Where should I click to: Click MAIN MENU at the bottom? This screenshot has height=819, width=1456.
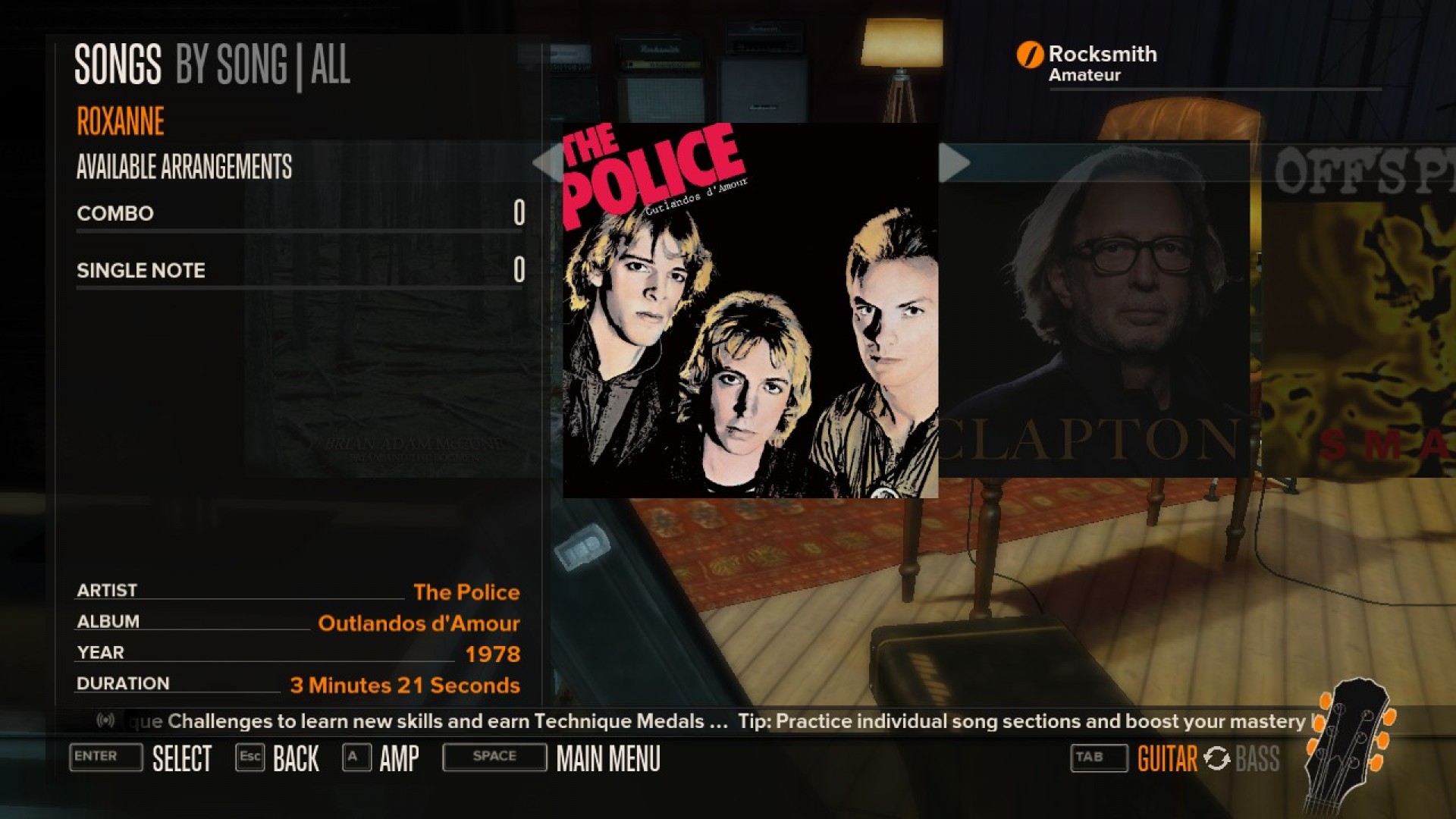607,758
